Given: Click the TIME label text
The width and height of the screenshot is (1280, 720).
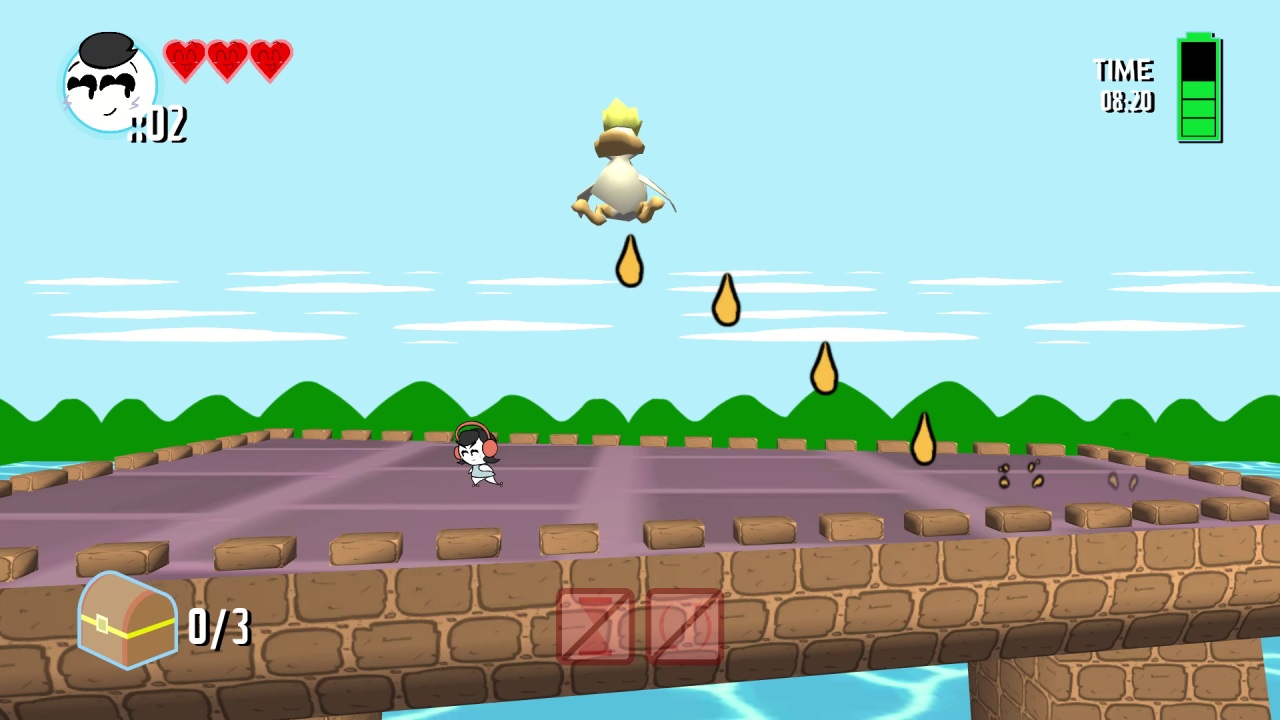Looking at the screenshot, I should 1126,70.
